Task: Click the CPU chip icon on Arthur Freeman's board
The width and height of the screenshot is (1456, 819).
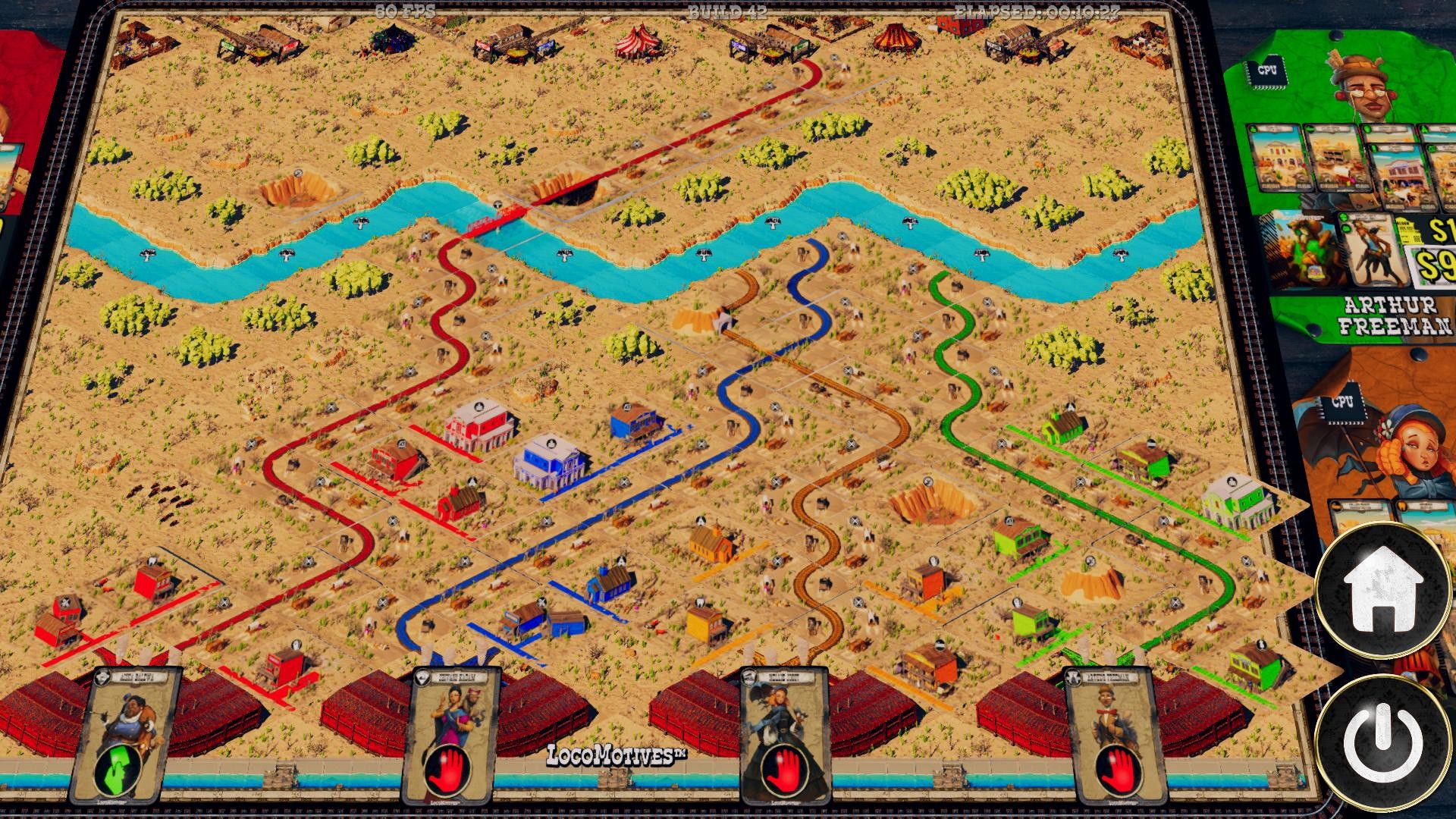Action: 1266,70
